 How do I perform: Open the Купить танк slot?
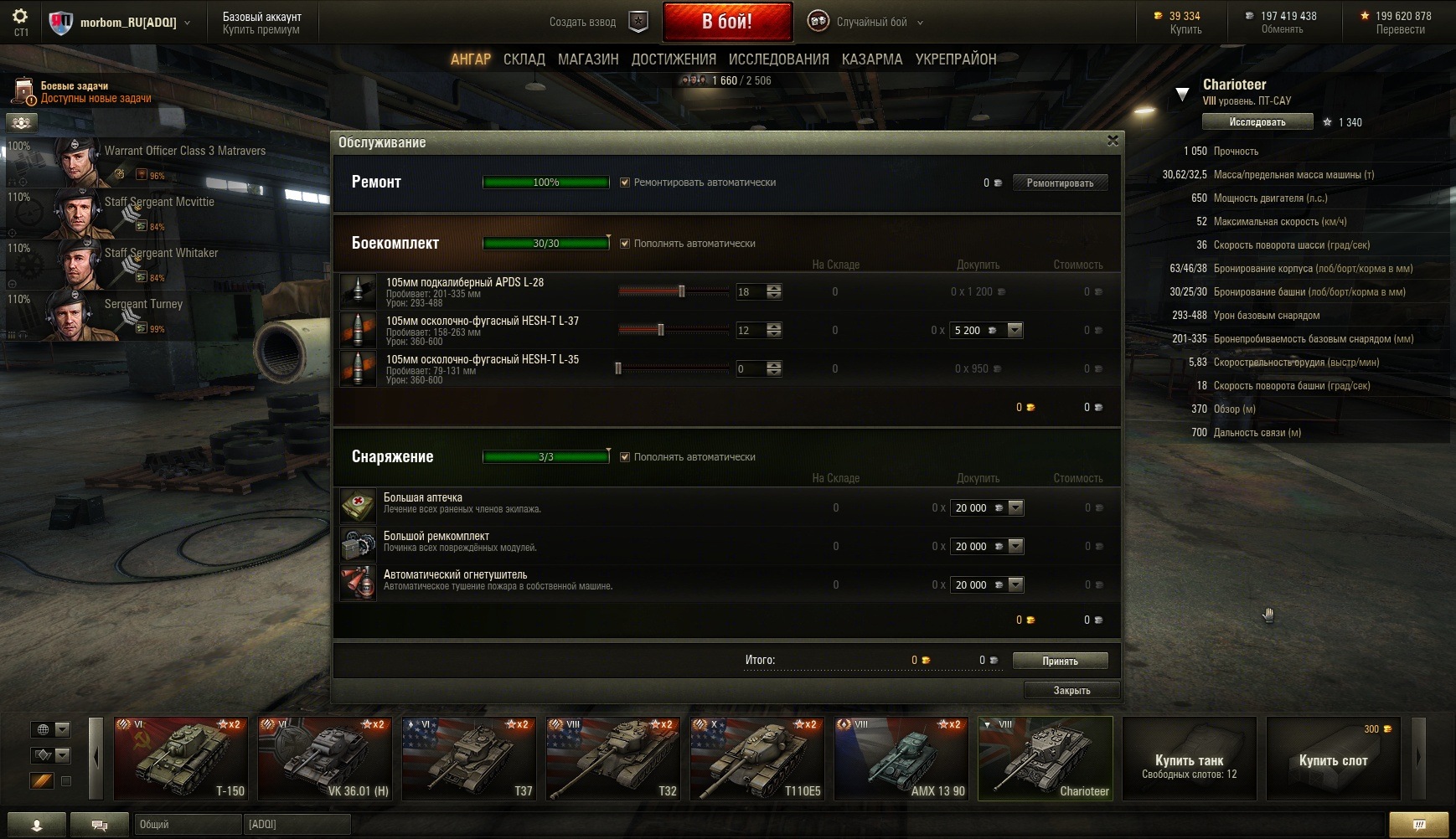(1189, 759)
